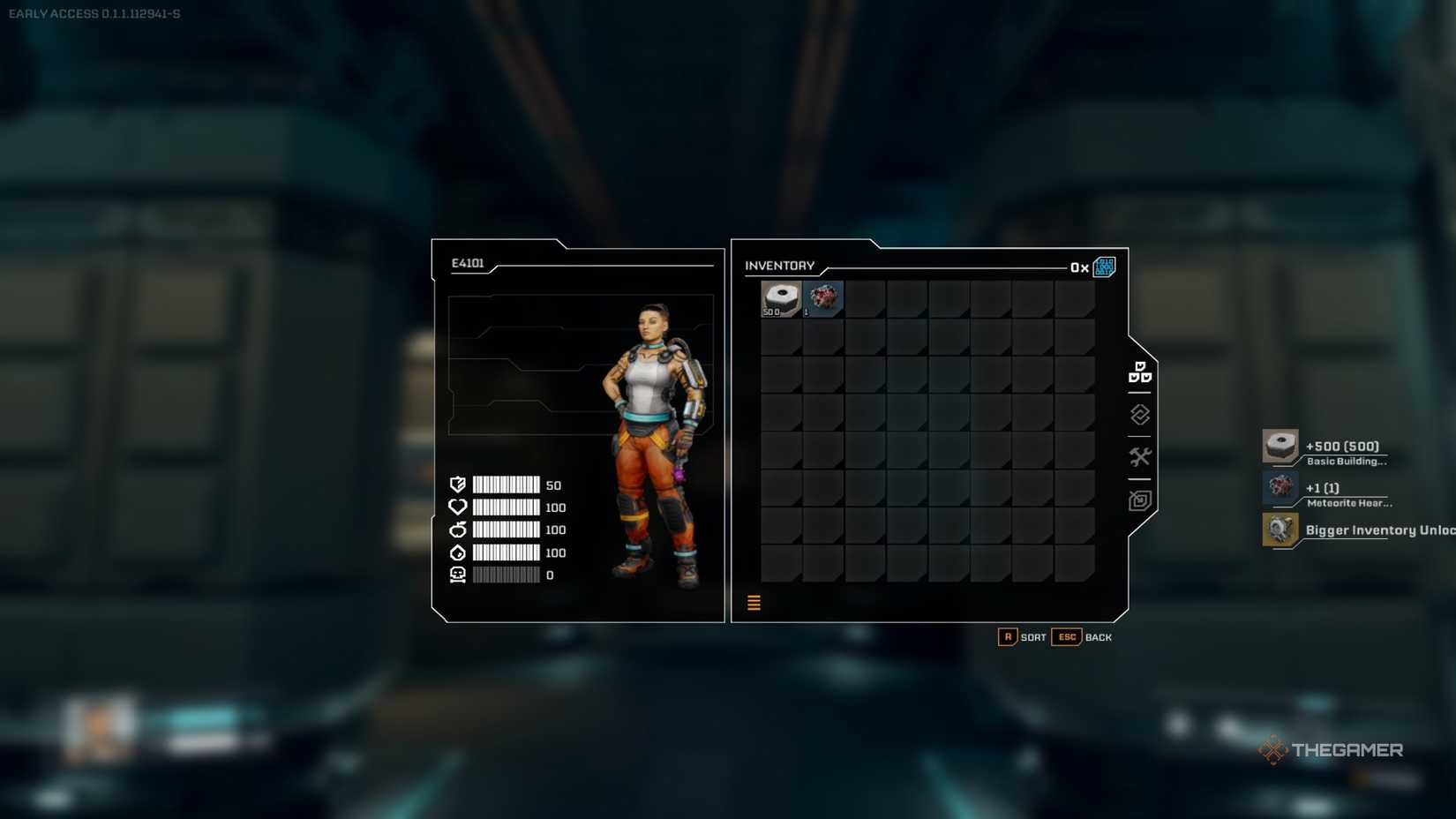Open the Repair tools panel icon
This screenshot has width=1456, height=819.
(x=1140, y=456)
